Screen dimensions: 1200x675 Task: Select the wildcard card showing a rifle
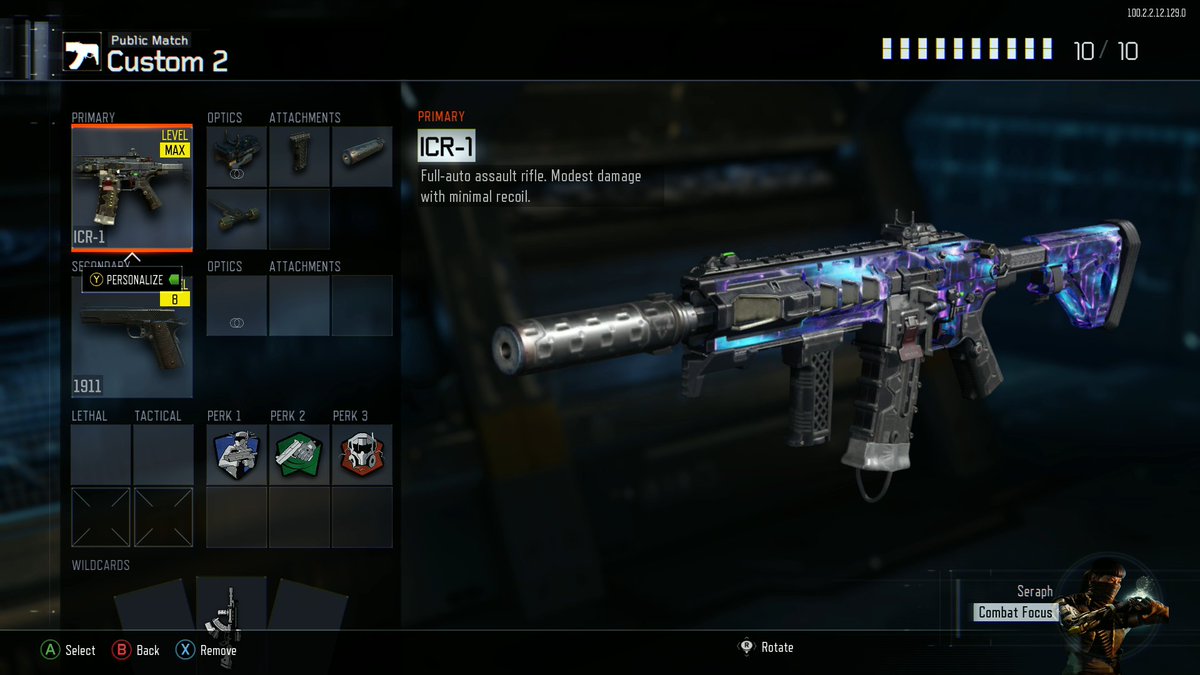231,610
